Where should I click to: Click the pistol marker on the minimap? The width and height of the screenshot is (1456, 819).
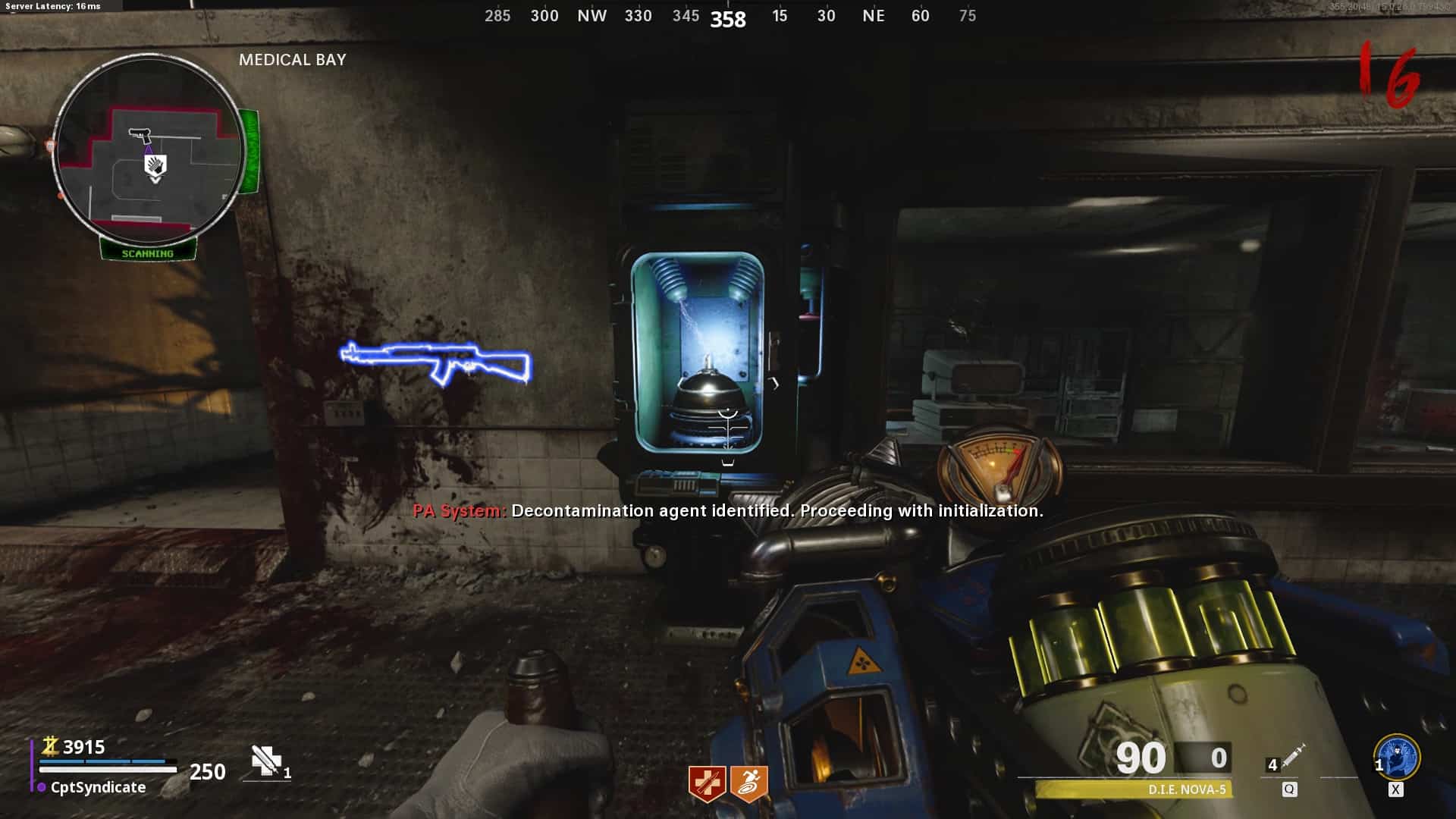[x=140, y=135]
